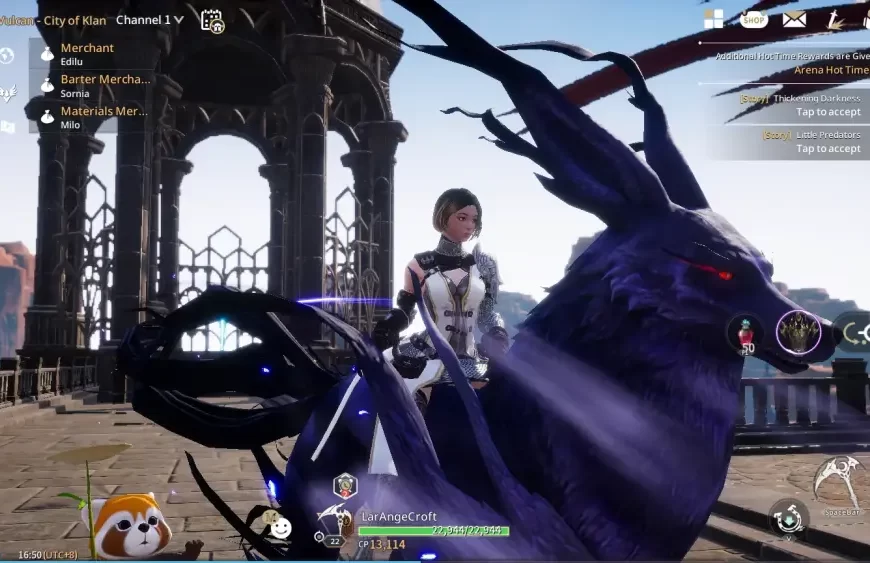Open the winged emblem icon
Screen dimensions: 870x563
[x=8, y=93]
